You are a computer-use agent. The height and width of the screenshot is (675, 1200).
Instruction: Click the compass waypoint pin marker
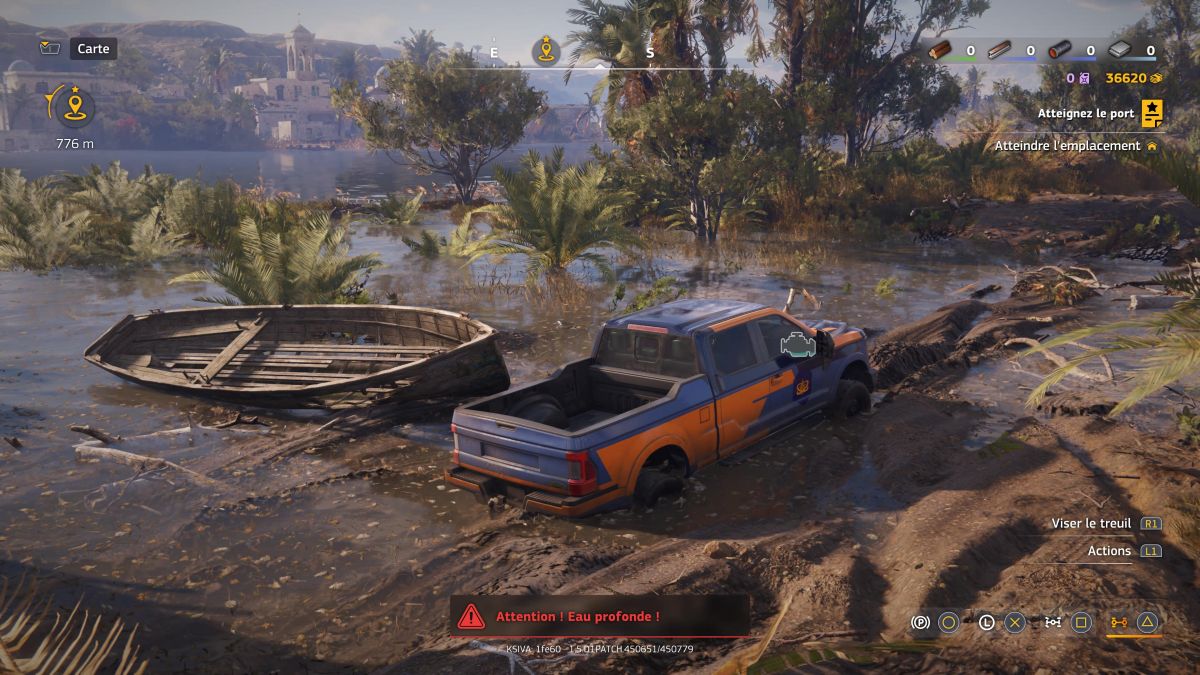tap(546, 50)
